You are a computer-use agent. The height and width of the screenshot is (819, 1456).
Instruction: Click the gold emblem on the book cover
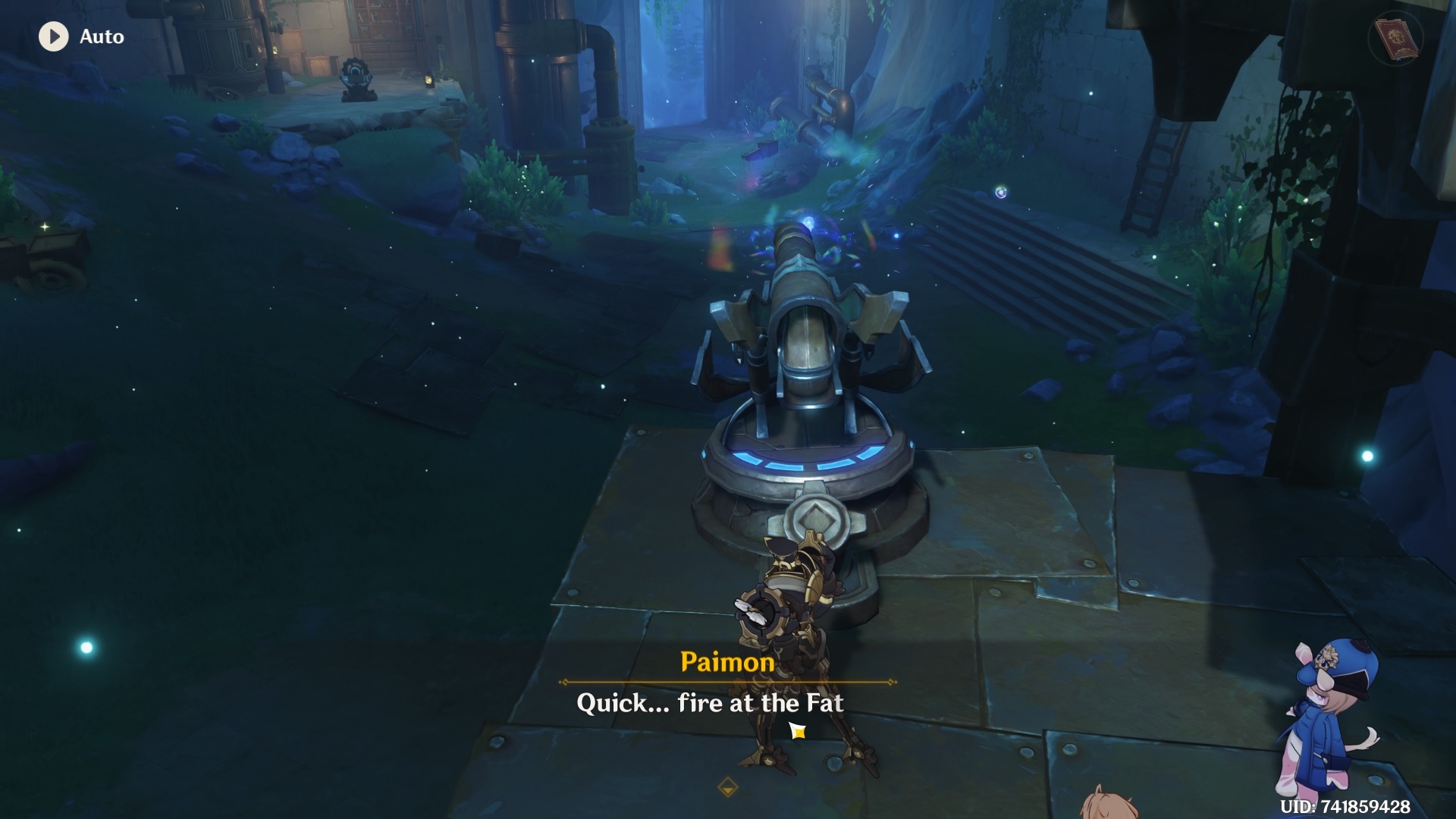tap(1395, 36)
